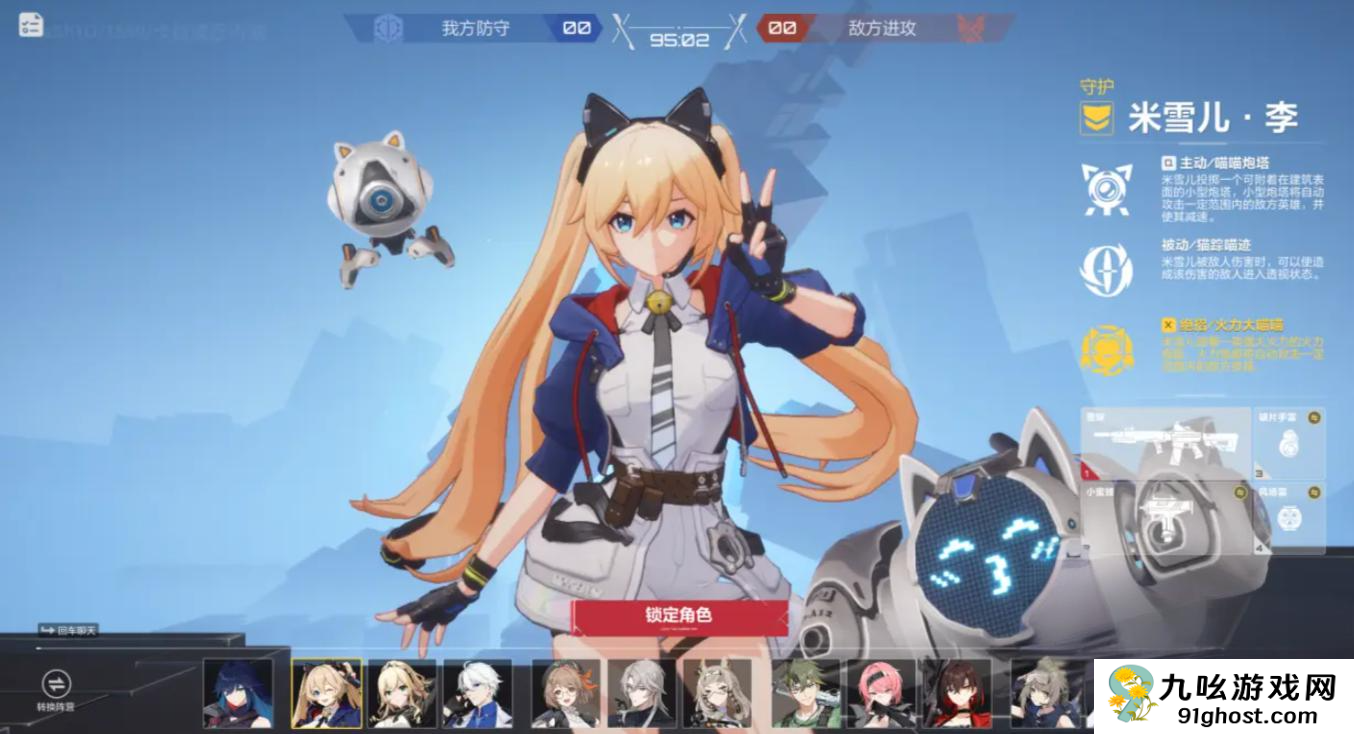Choose the highlighted blonde twin-tail Michele portrait

[326, 692]
